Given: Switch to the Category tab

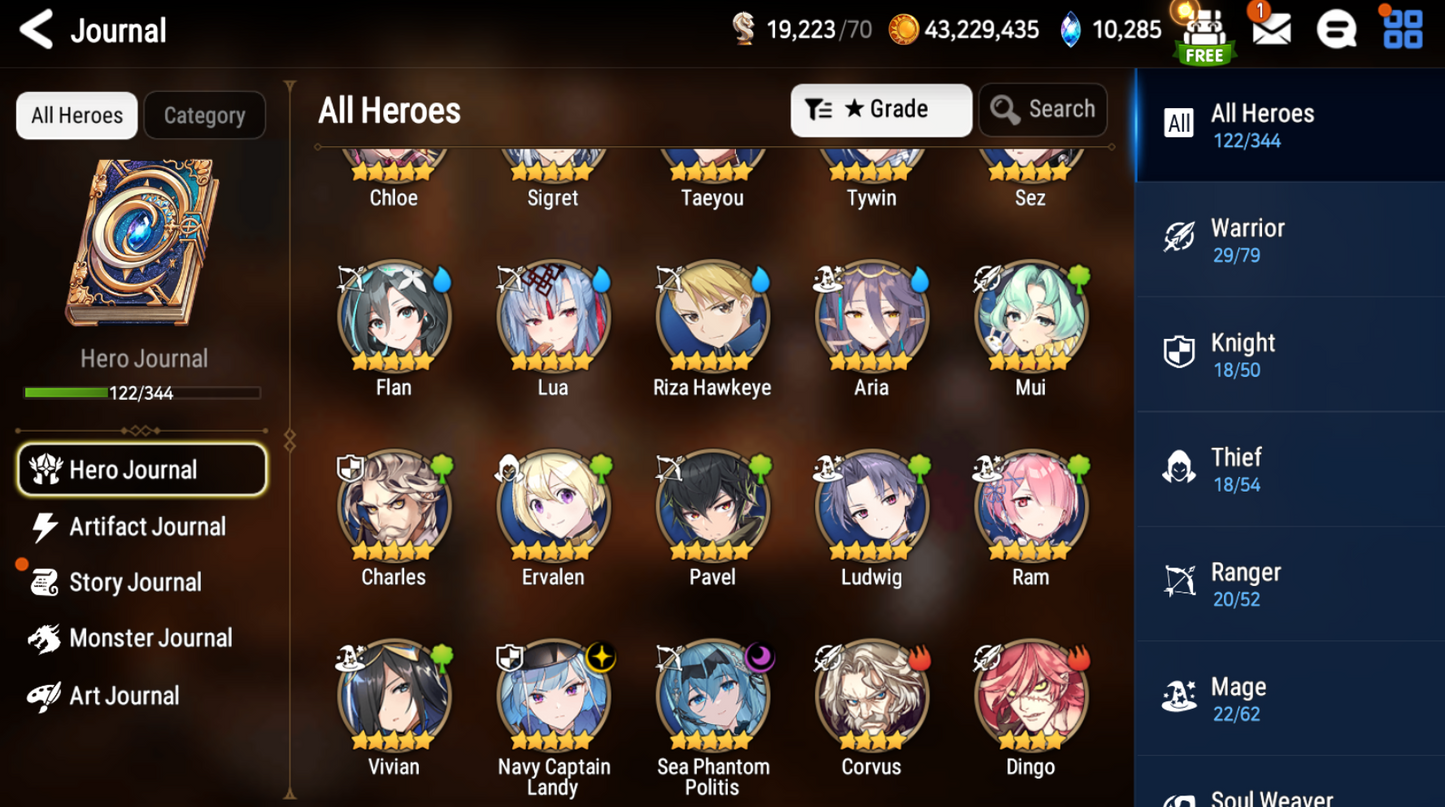Looking at the screenshot, I should pos(204,115).
